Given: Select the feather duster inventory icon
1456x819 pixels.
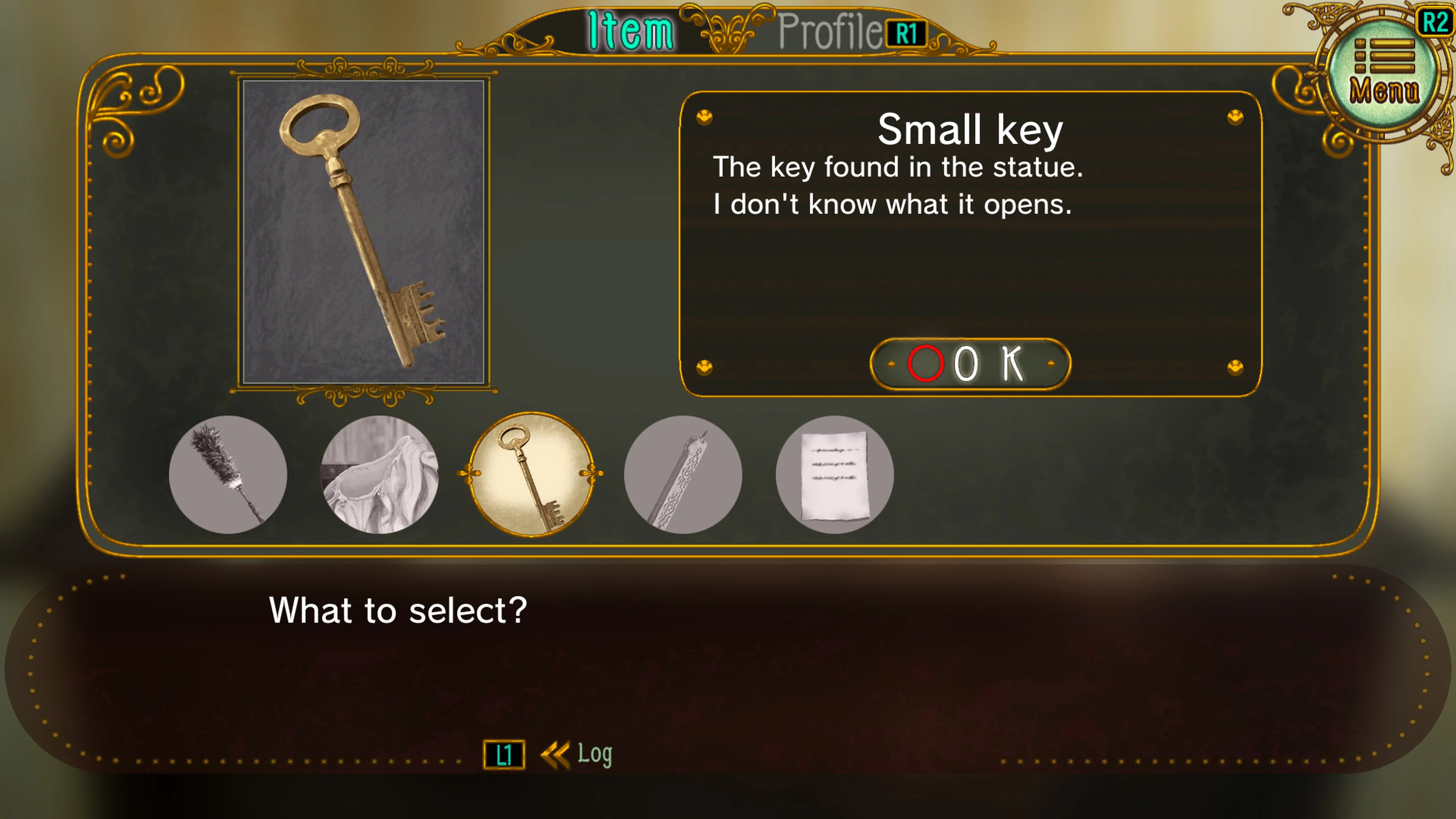Looking at the screenshot, I should [x=228, y=477].
